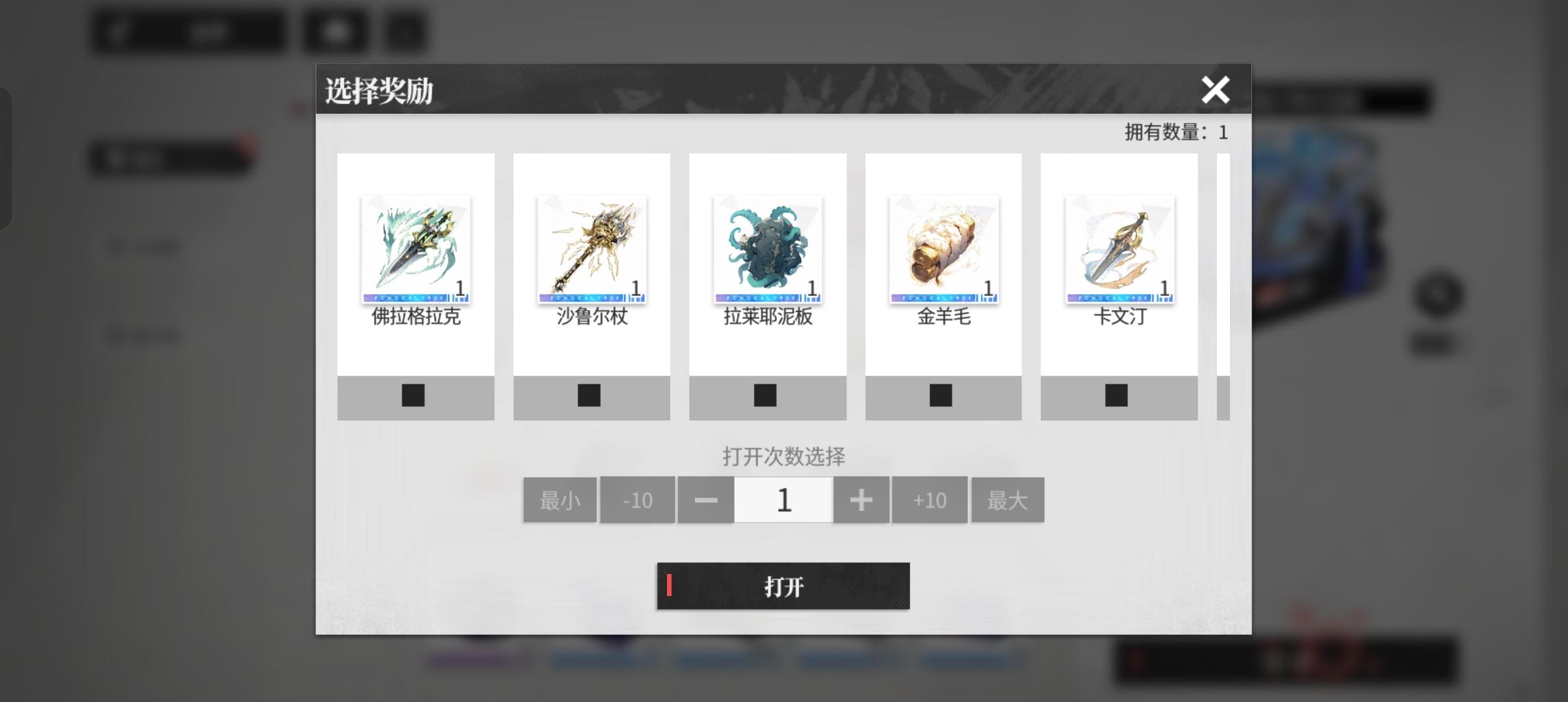Toggle the checkbox below 金羊毛
The height and width of the screenshot is (702, 1568).
[941, 395]
